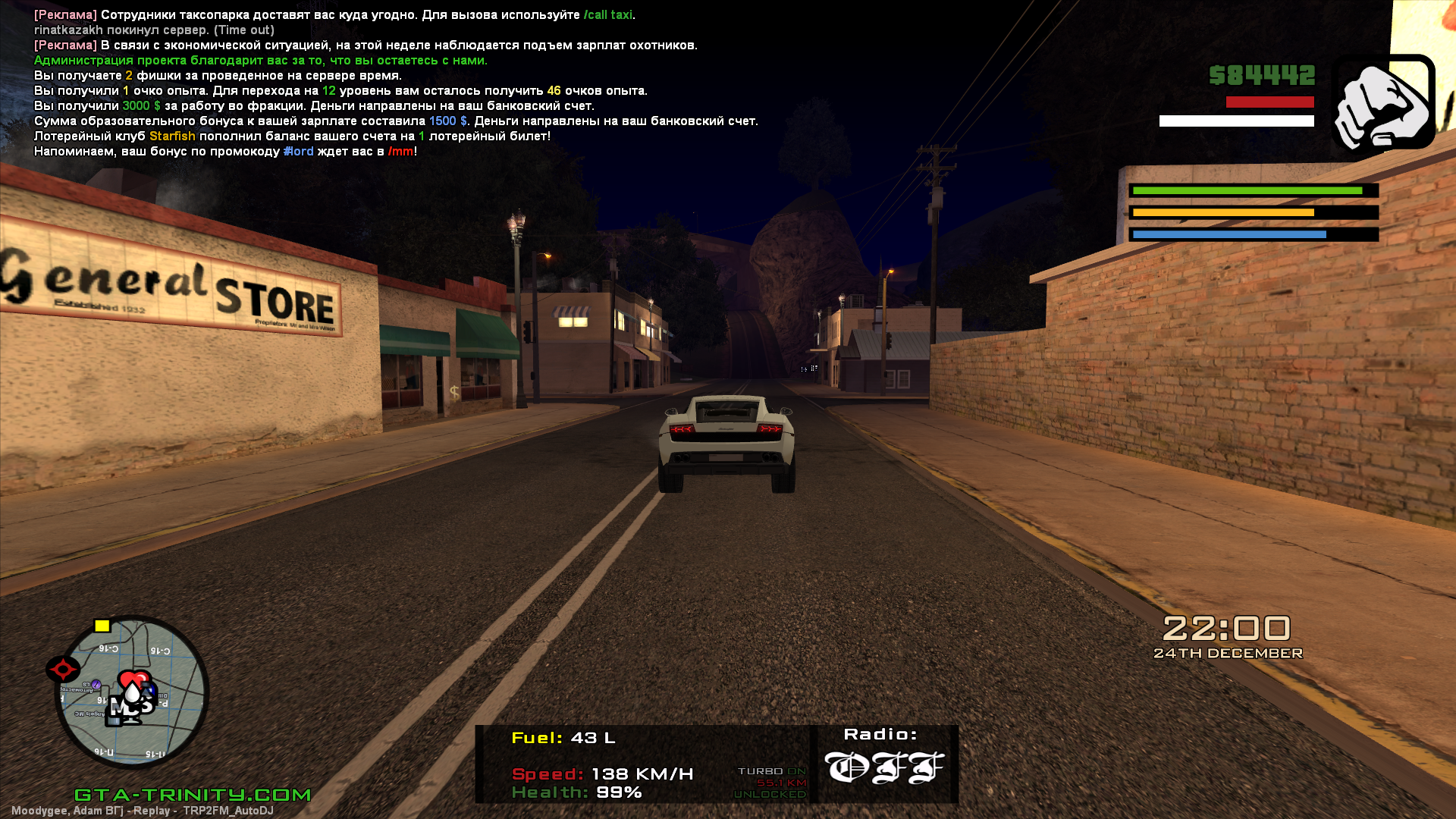The image size is (1456, 819).
Task: Select the yellow square marker on radar
Action: click(x=102, y=626)
